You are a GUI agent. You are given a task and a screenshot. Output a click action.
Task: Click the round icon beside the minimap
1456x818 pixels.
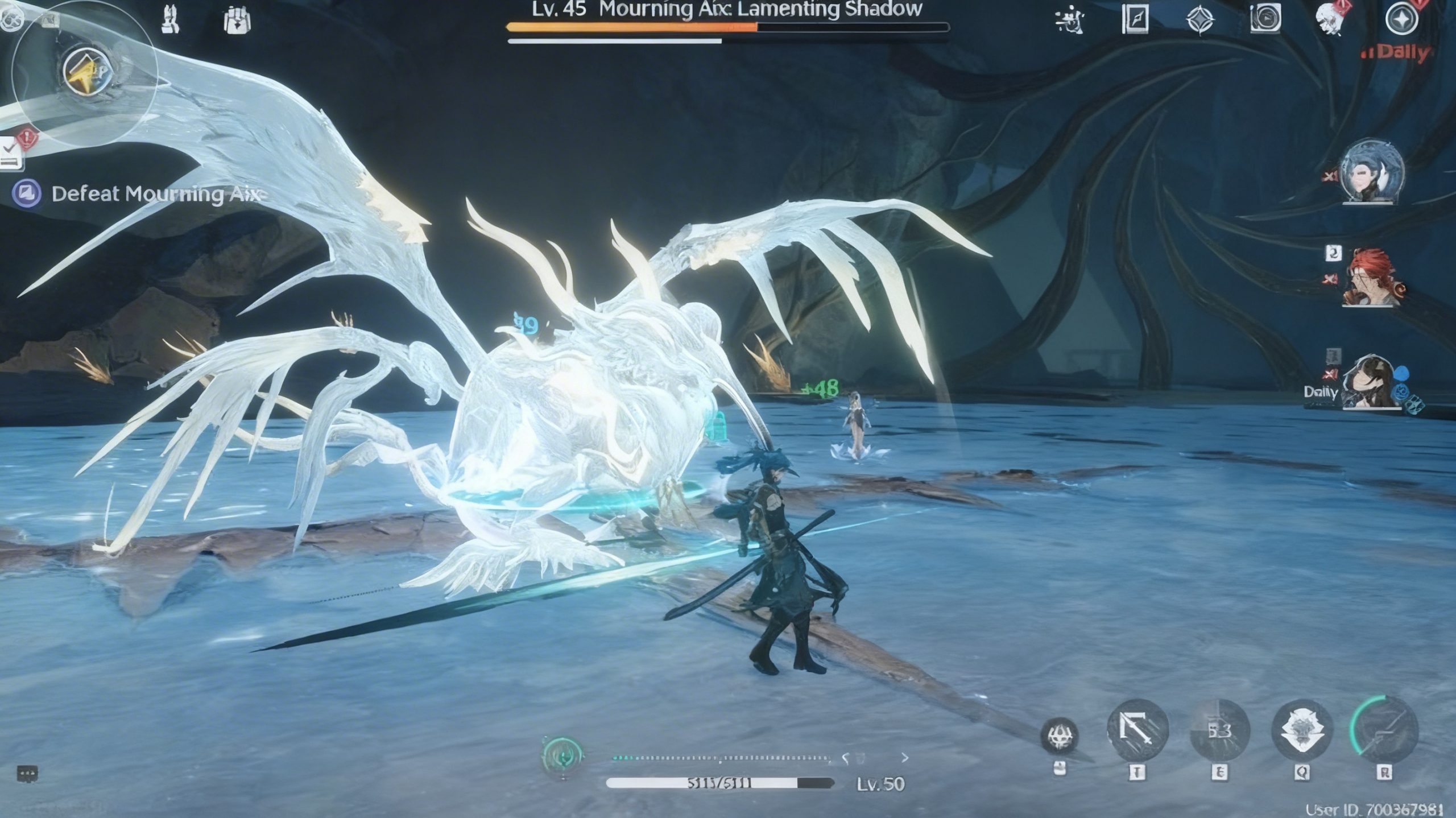[x=10, y=20]
